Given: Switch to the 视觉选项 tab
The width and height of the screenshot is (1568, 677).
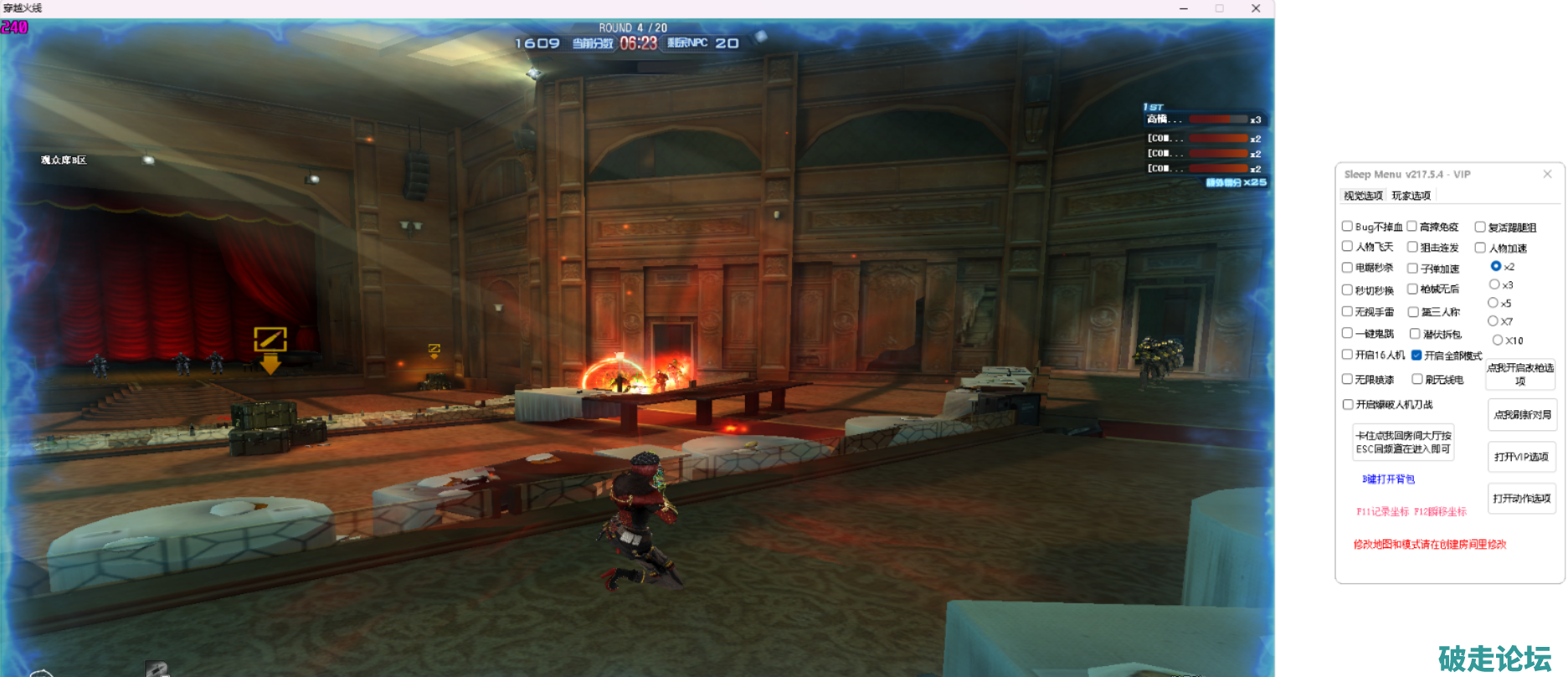Looking at the screenshot, I should click(1363, 196).
